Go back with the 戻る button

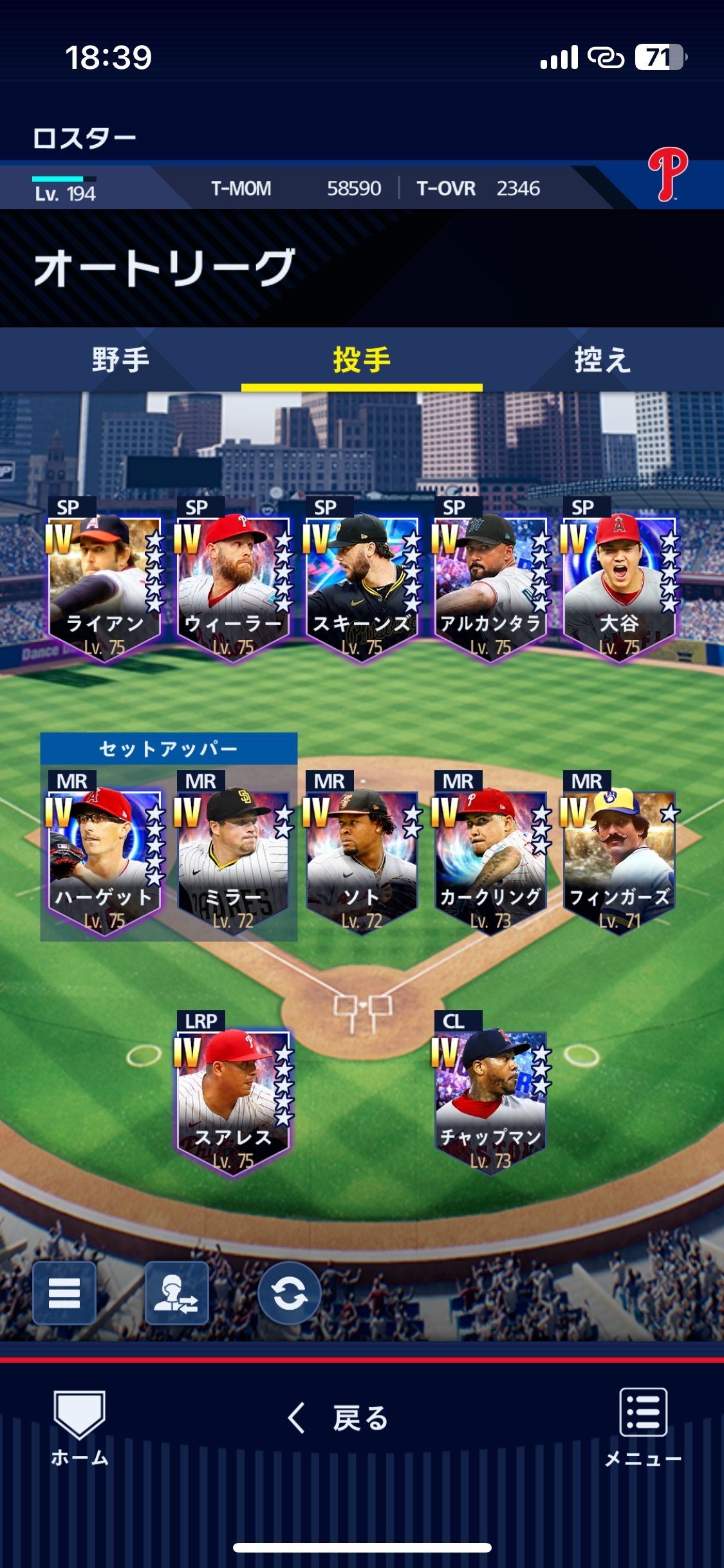(339, 1418)
